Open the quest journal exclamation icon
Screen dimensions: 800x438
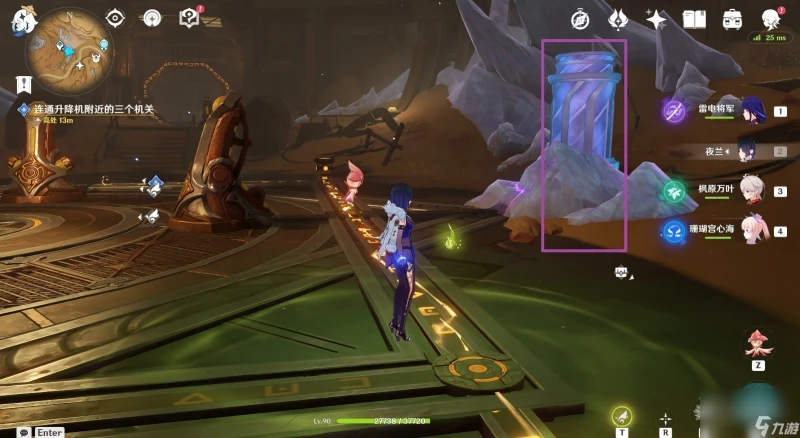[x=21, y=85]
